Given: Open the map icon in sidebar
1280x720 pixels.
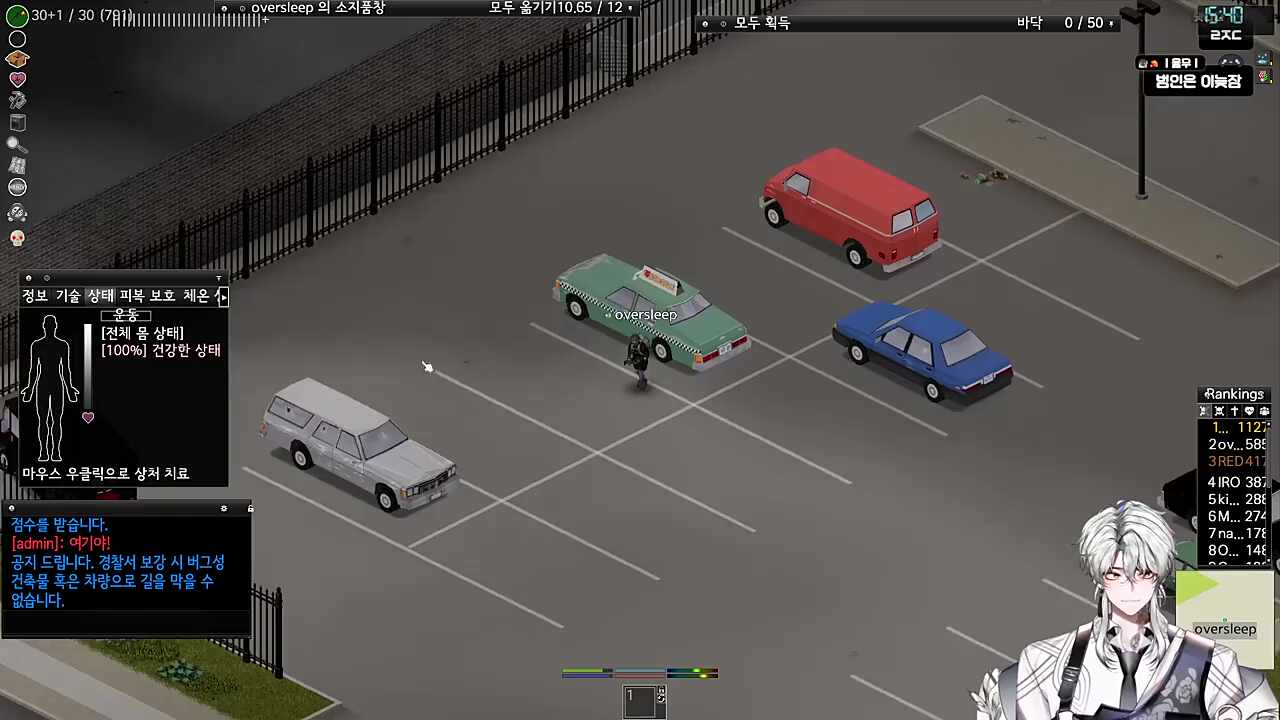Looking at the screenshot, I should click(x=17, y=165).
